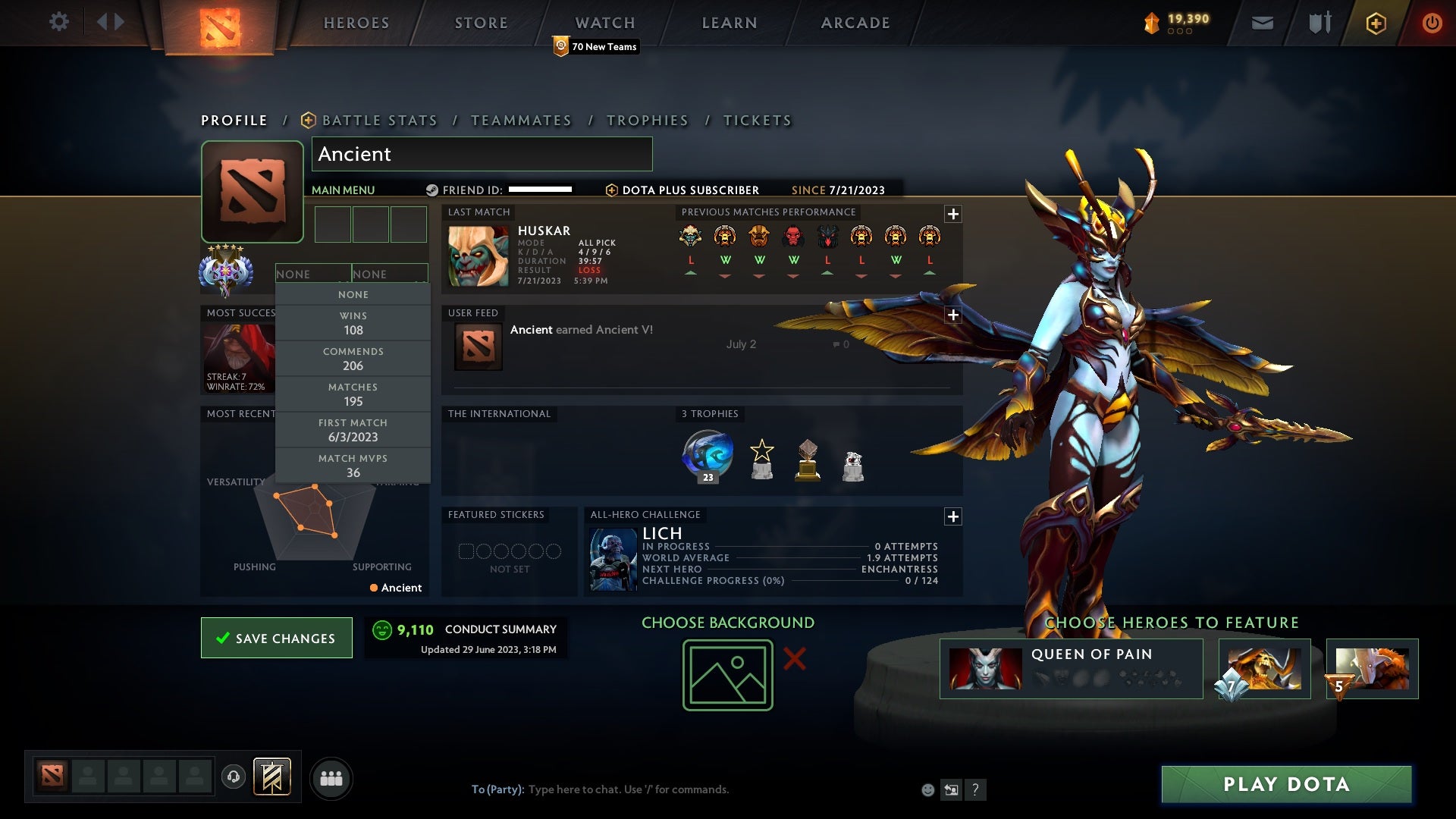Open the Dota Plus subscription icon
This screenshot has width=1456, height=819.
1376,23
